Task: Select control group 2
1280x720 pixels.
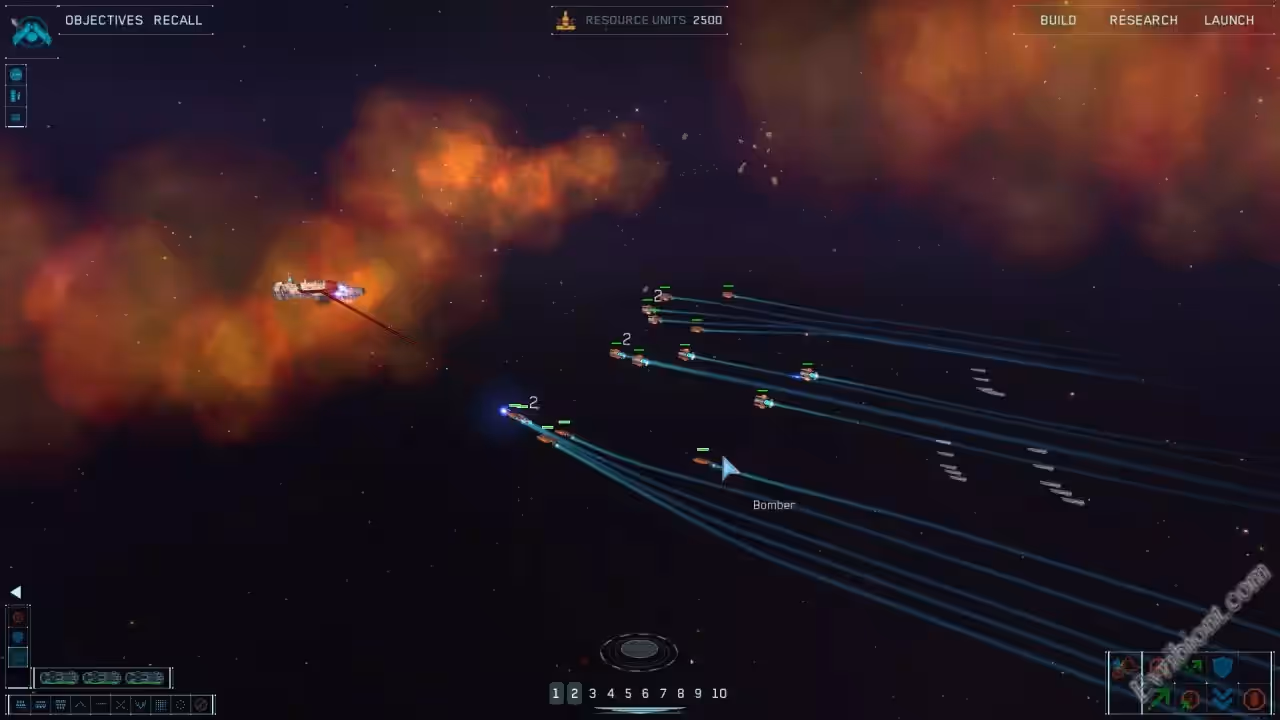Action: click(574, 693)
